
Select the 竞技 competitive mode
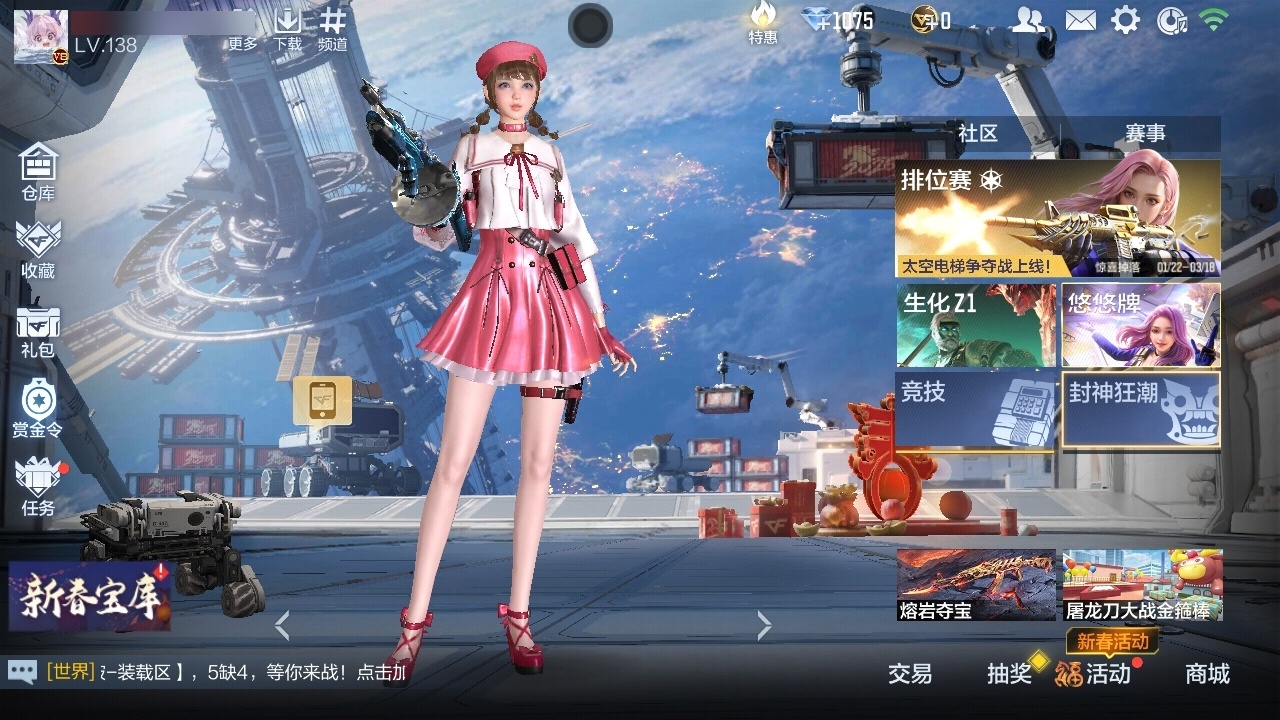coord(975,410)
